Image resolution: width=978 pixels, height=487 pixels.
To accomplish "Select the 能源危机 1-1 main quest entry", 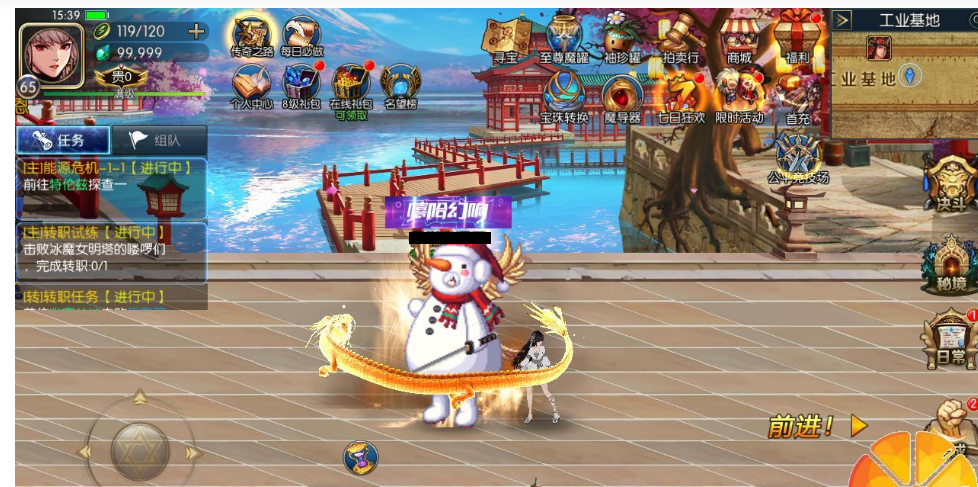I will (x=110, y=178).
